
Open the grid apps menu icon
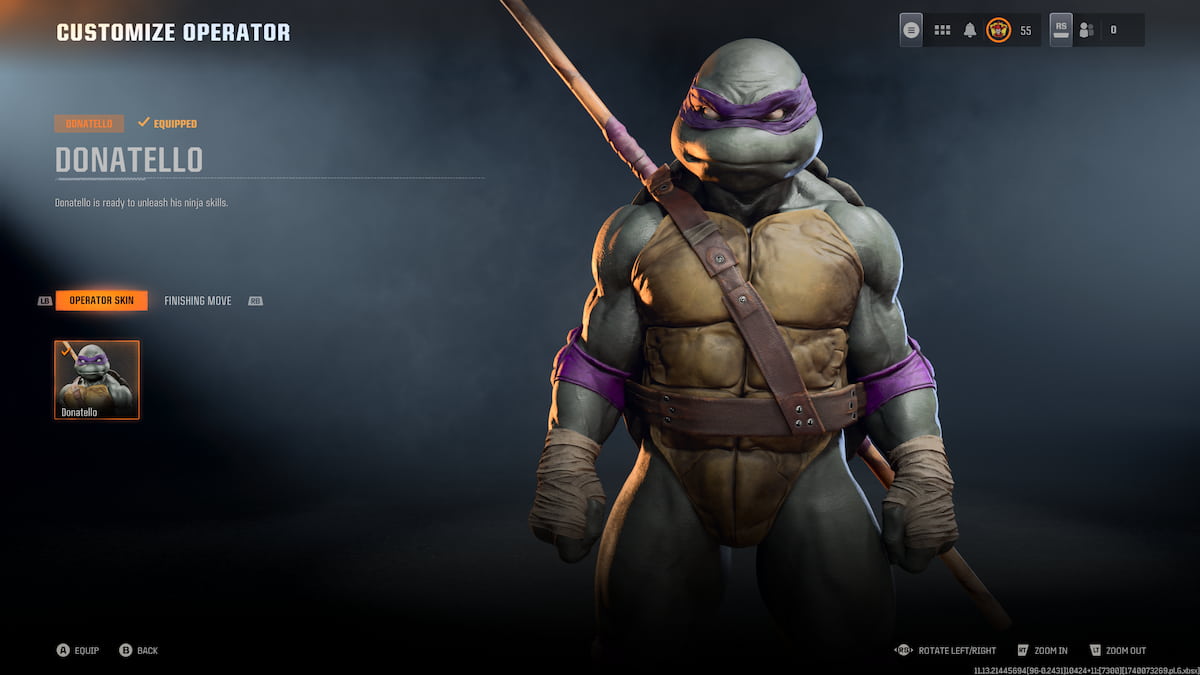click(942, 30)
